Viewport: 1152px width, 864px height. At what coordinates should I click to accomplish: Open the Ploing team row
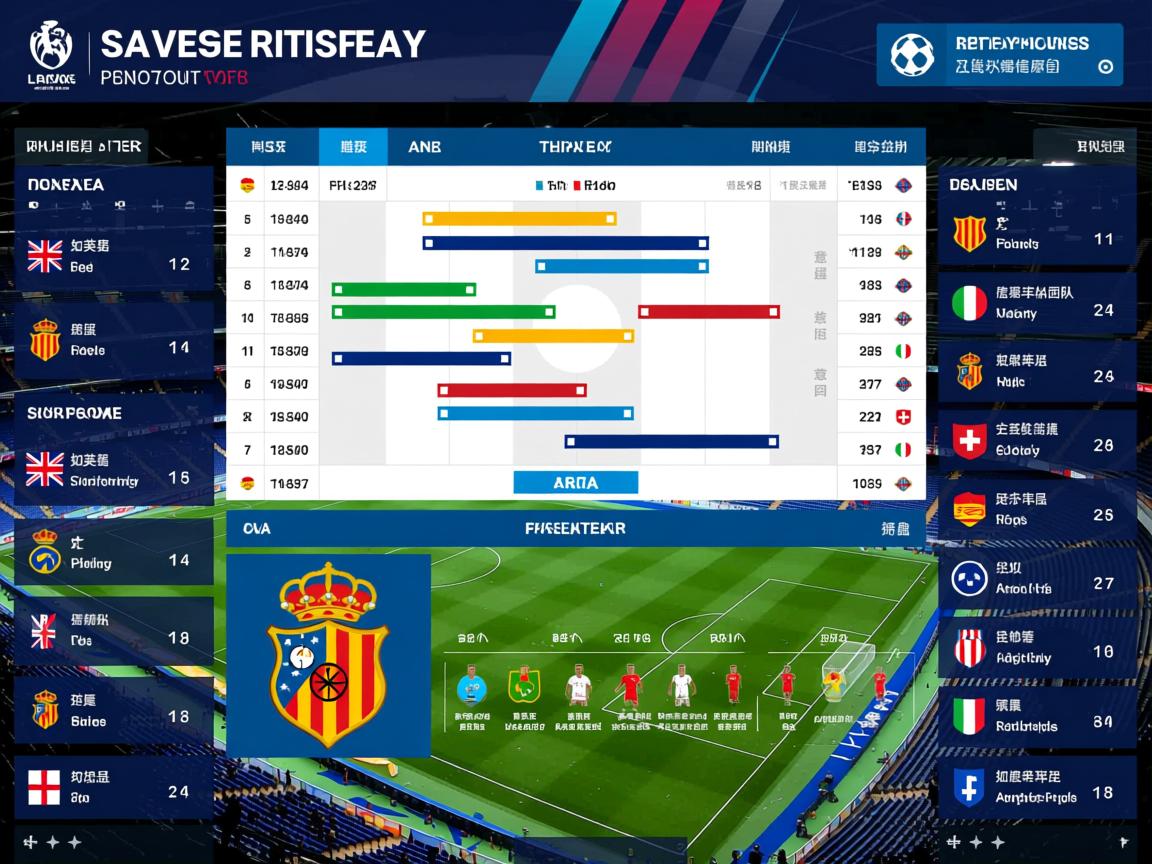(114, 553)
